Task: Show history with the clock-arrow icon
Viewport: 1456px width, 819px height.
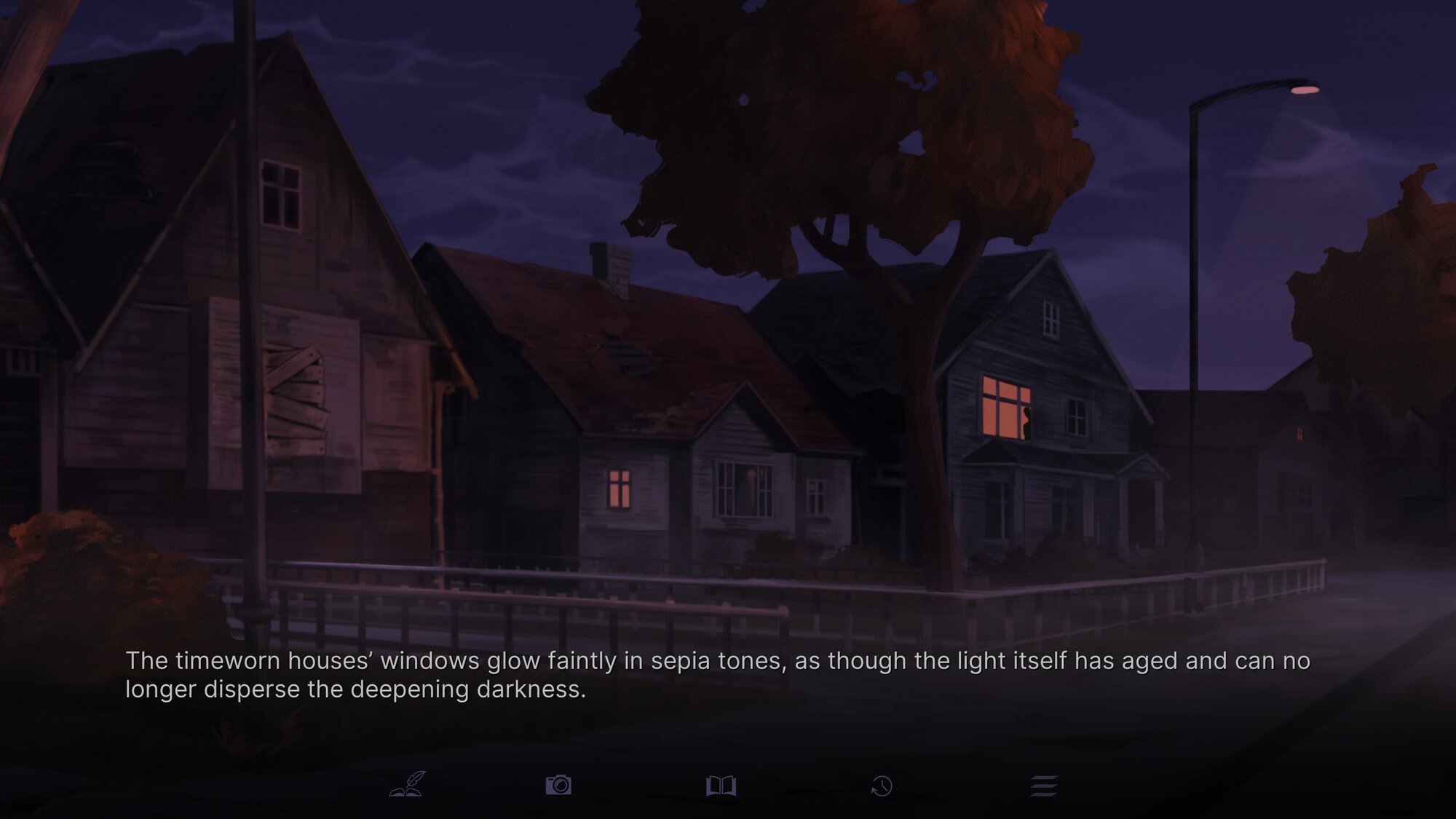Action: click(x=882, y=786)
